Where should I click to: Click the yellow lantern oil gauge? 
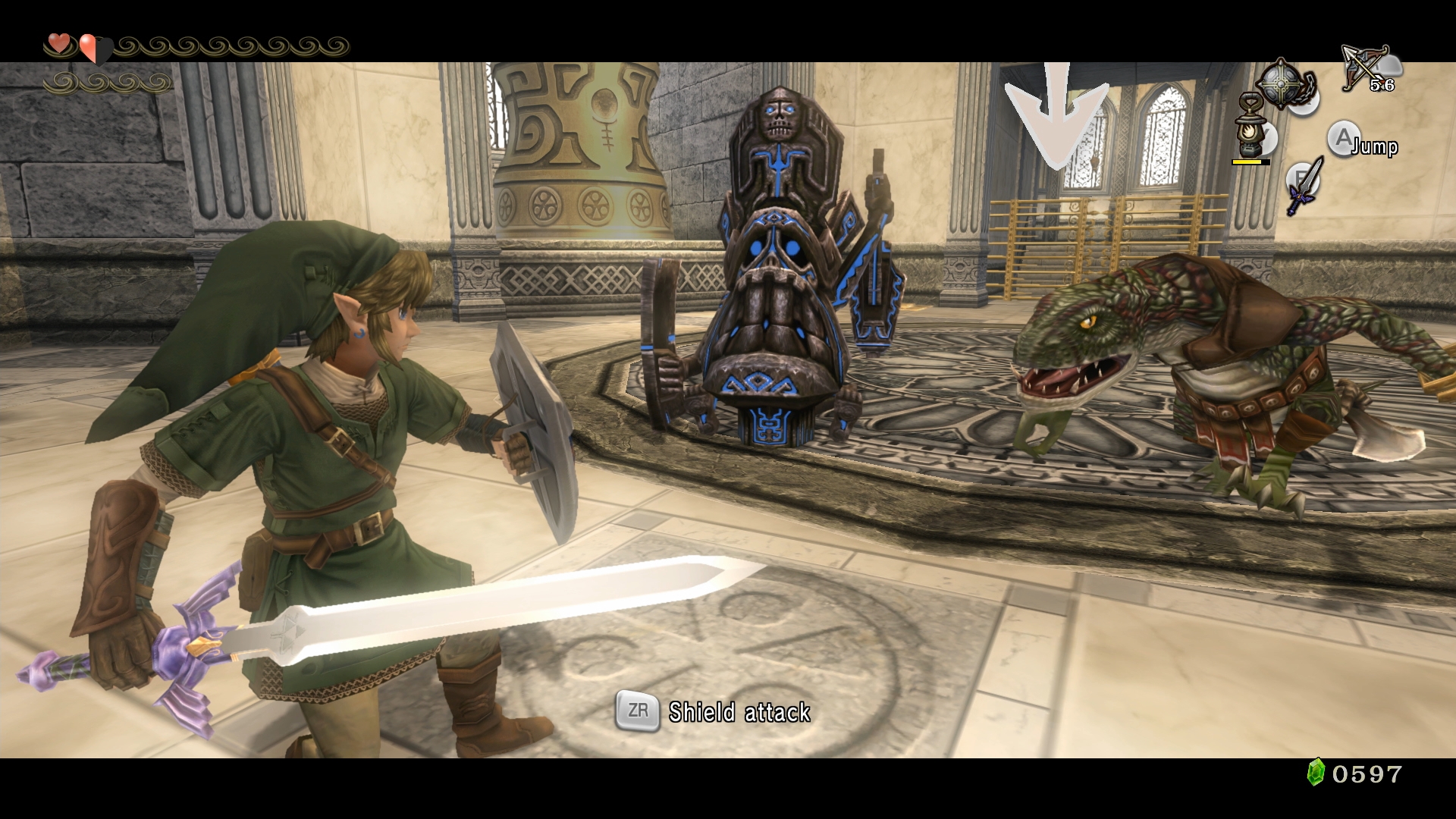(x=1247, y=163)
